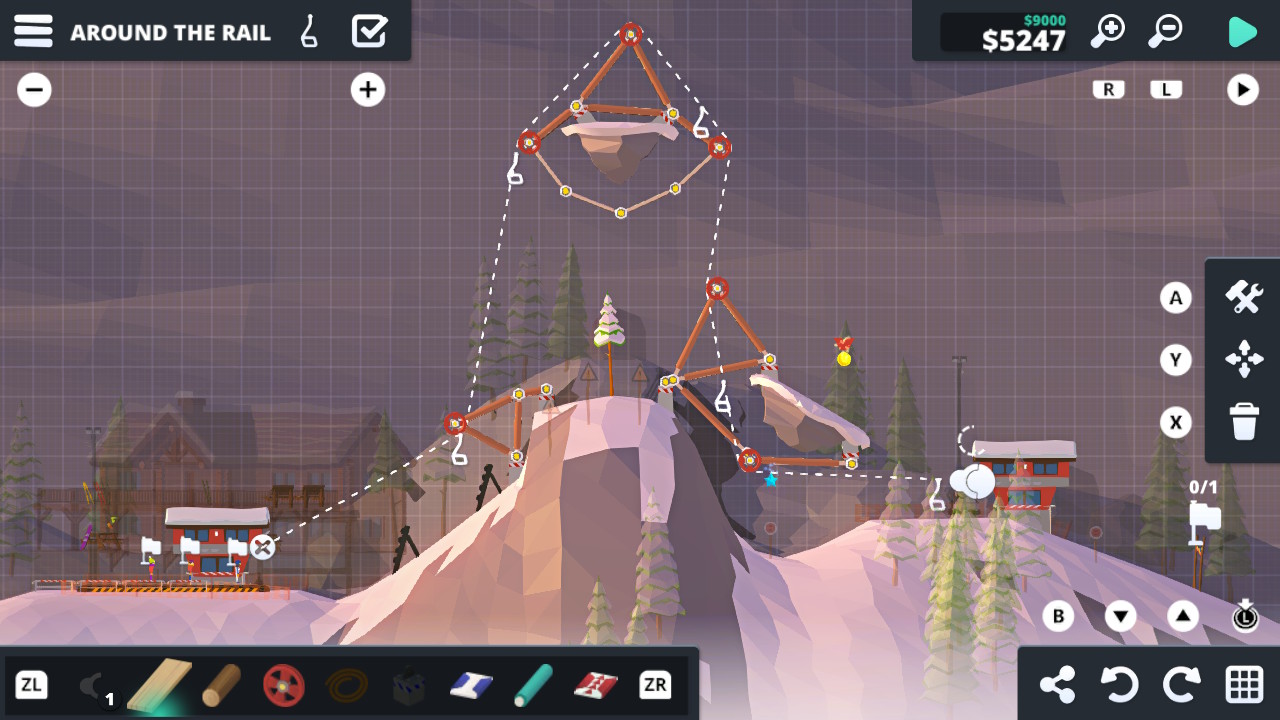The image size is (1280, 720).
Task: Click the share icon bottom right
Action: (1059, 685)
